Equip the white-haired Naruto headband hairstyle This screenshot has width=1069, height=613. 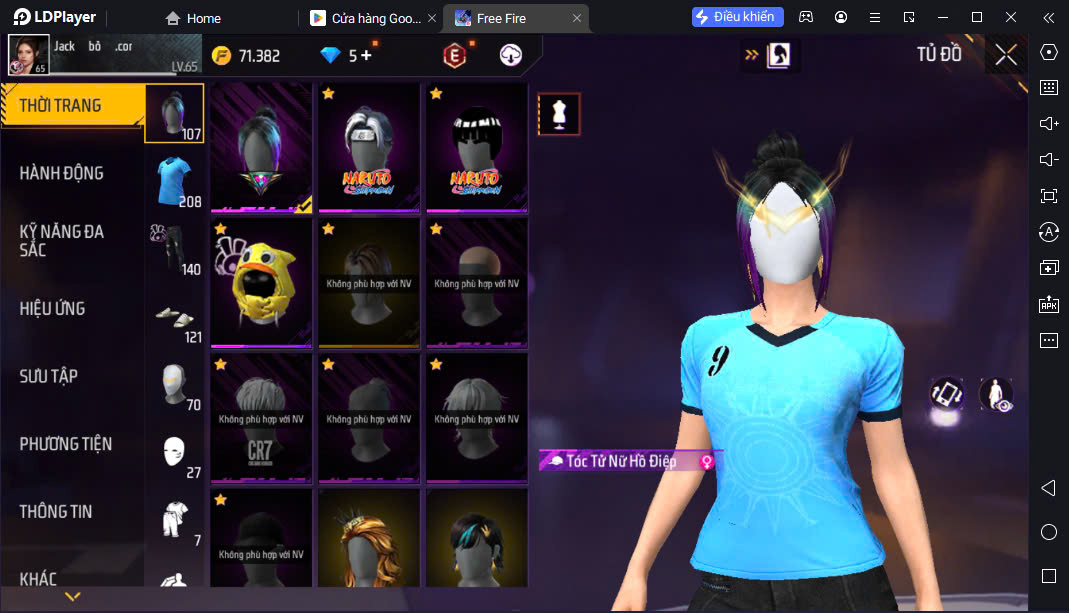pyautogui.click(x=369, y=146)
